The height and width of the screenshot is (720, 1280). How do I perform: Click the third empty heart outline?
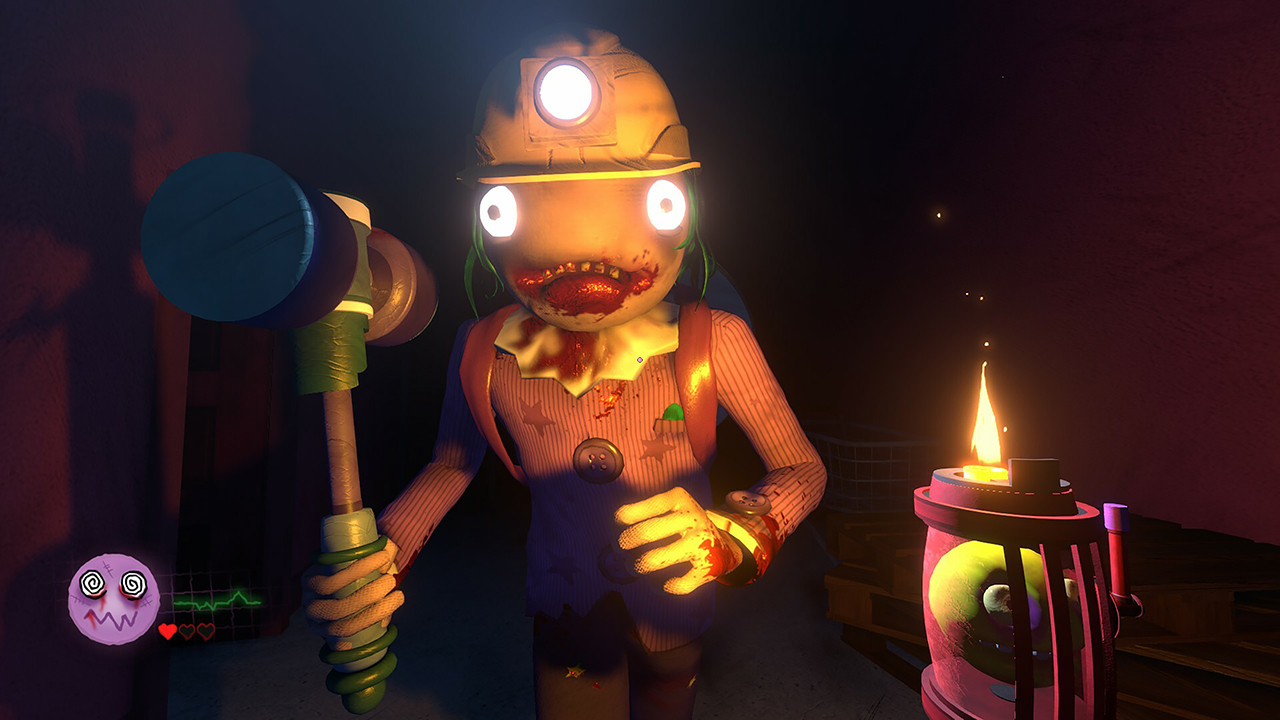point(206,632)
